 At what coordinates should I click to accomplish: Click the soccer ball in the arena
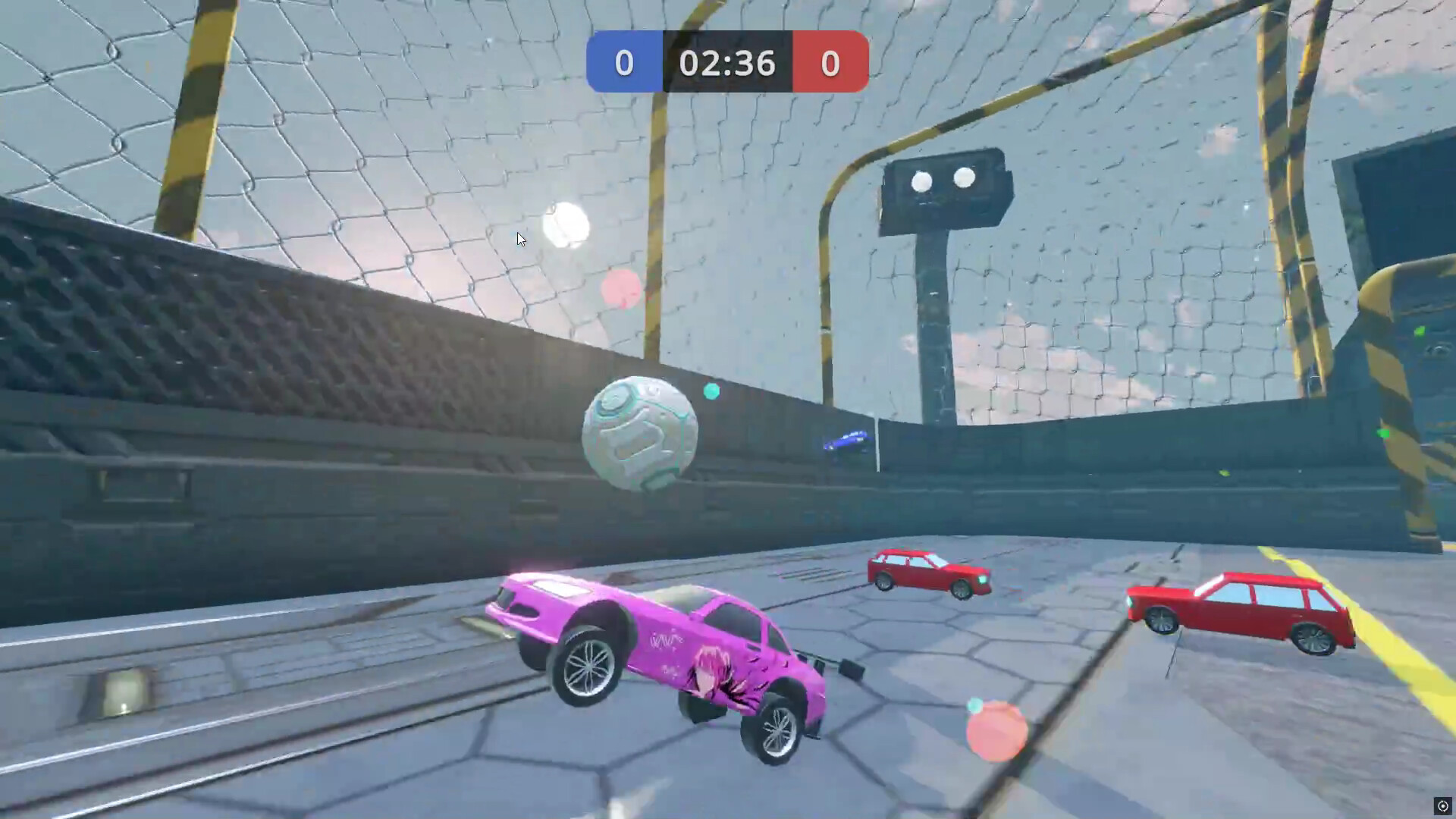641,431
